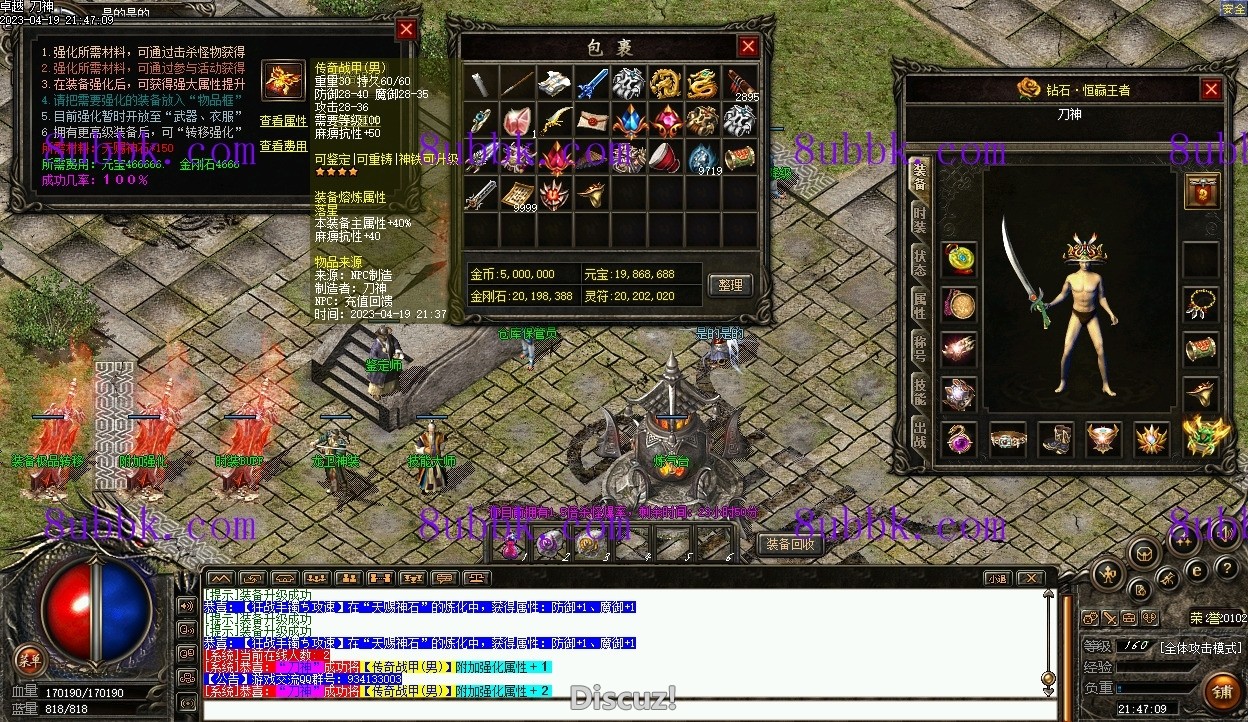1248x722 pixels.
Task: Click the 全体攻击模式 attack mode label
Action: pyautogui.click(x=1200, y=647)
